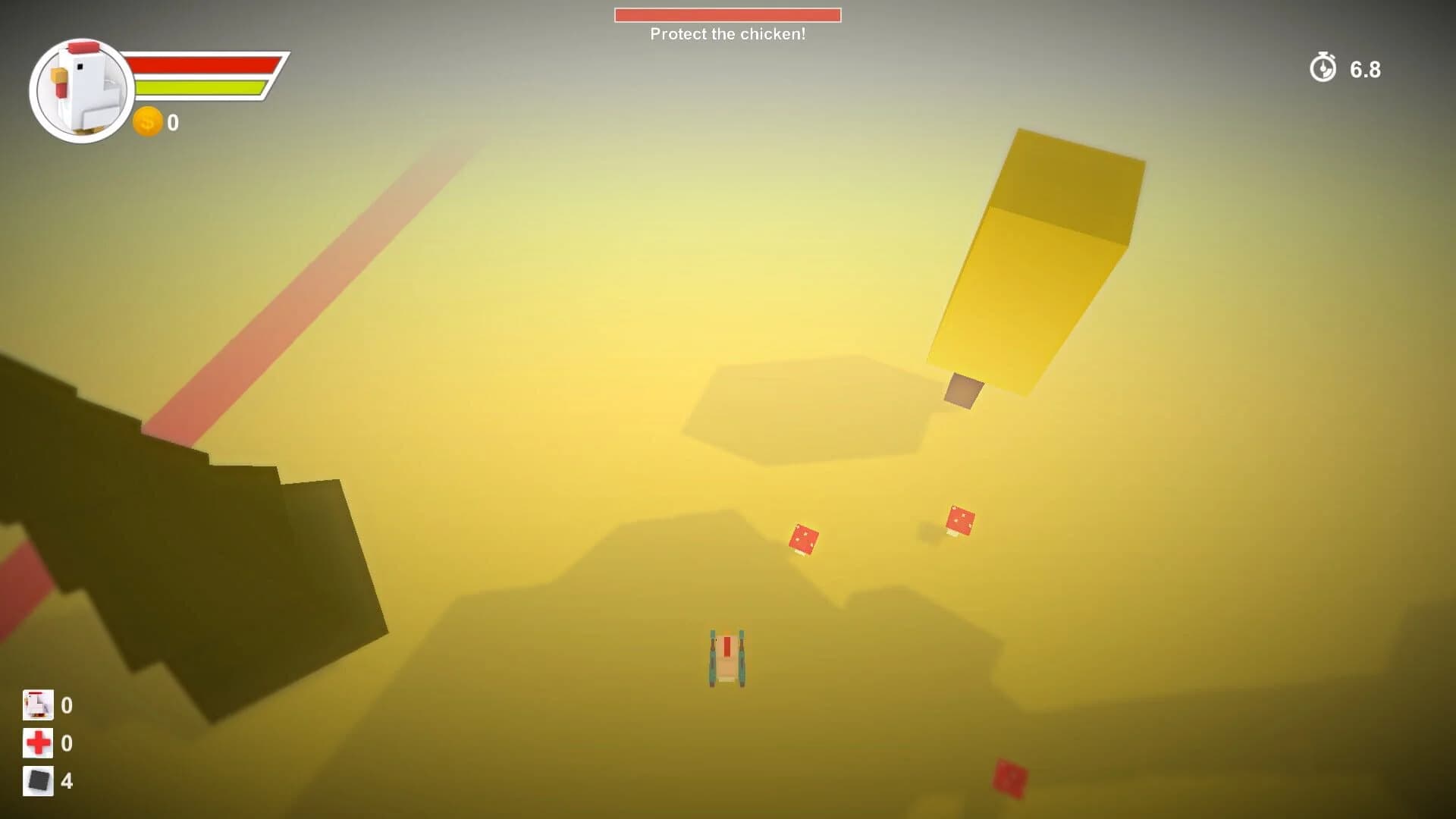Viewport: 1456px width, 819px height.
Task: Click the Protect the chicken objective text
Action: (727, 34)
